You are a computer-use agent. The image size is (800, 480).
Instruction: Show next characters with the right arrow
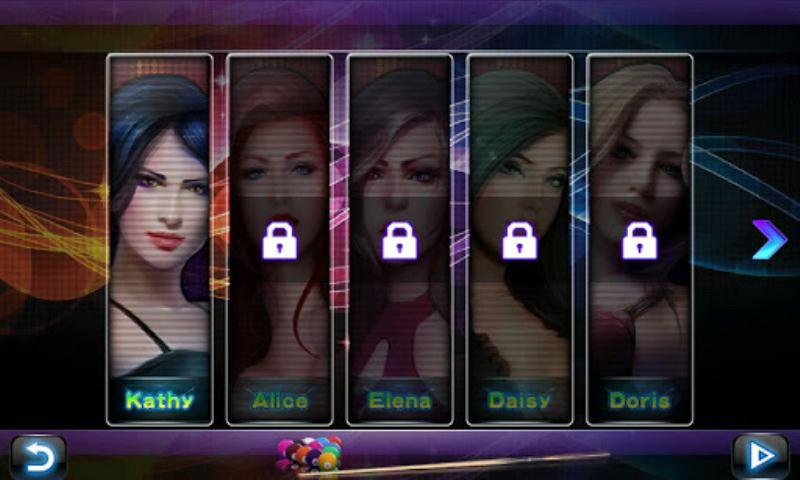[x=769, y=241]
